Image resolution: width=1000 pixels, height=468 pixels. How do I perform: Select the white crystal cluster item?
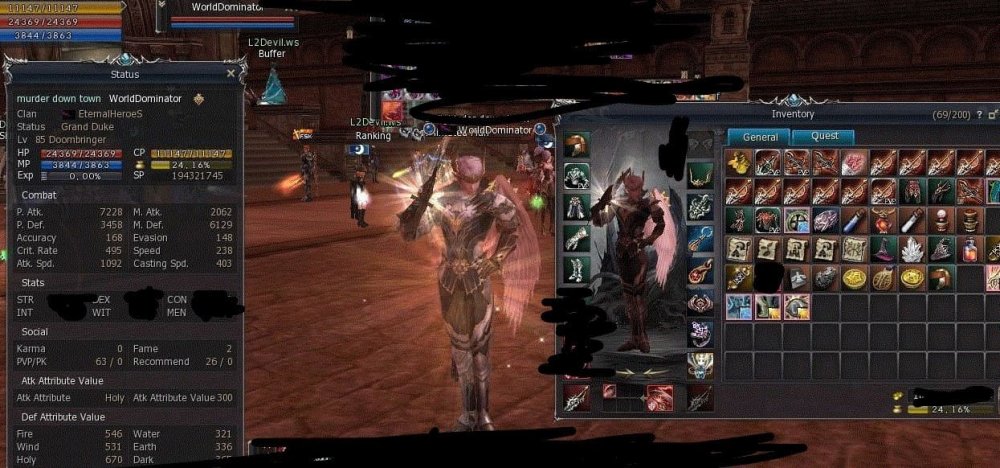pyautogui.click(x=911, y=249)
